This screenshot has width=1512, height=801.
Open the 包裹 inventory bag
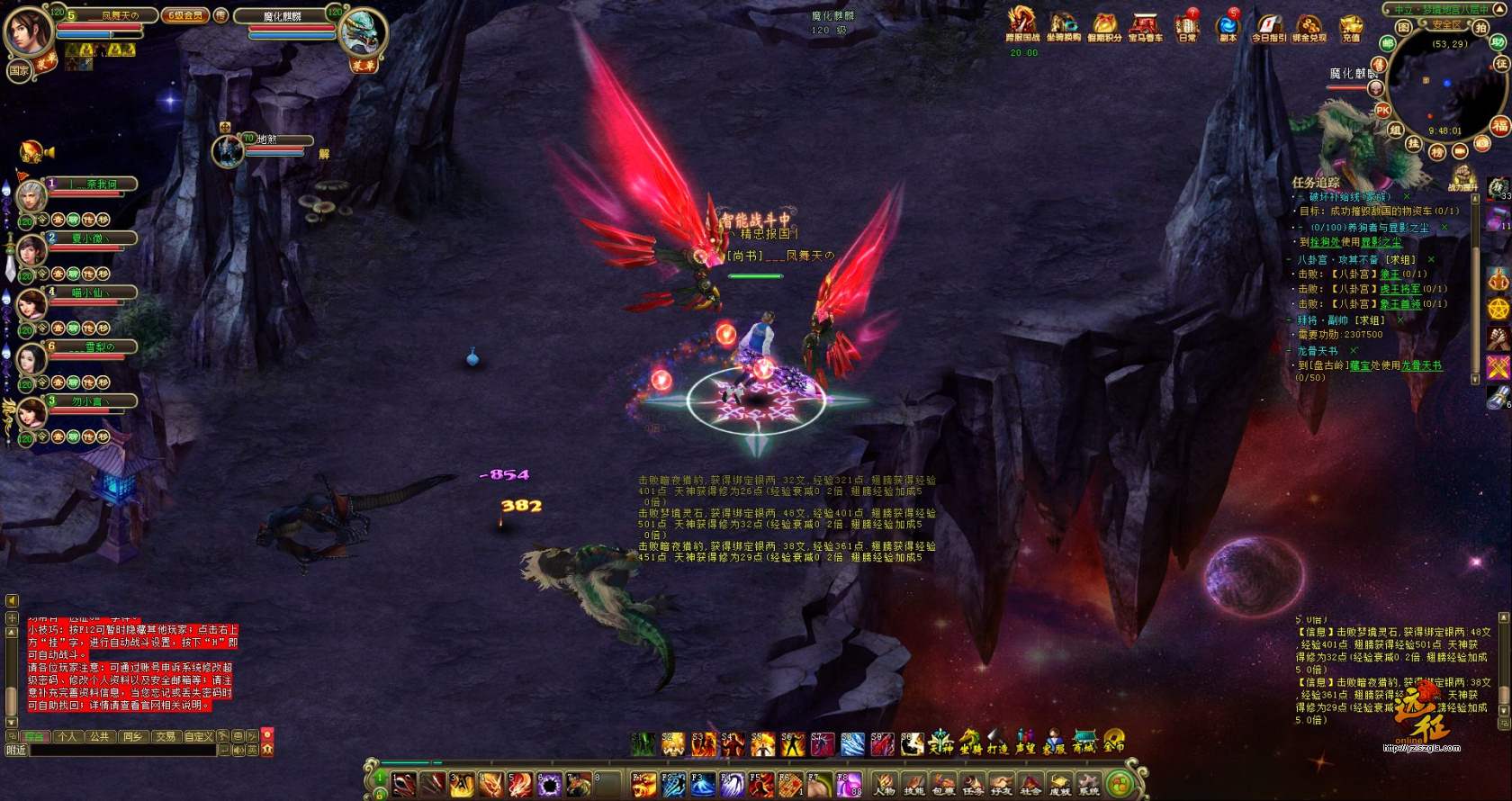point(943,785)
